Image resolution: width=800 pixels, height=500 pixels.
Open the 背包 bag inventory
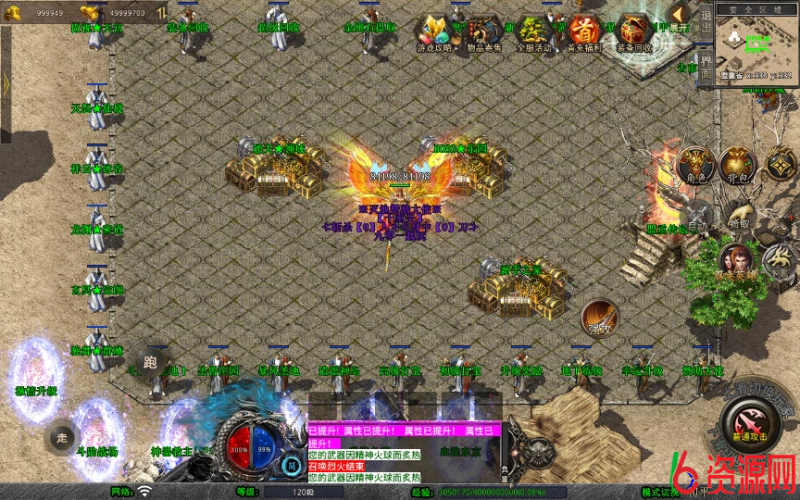pyautogui.click(x=738, y=165)
